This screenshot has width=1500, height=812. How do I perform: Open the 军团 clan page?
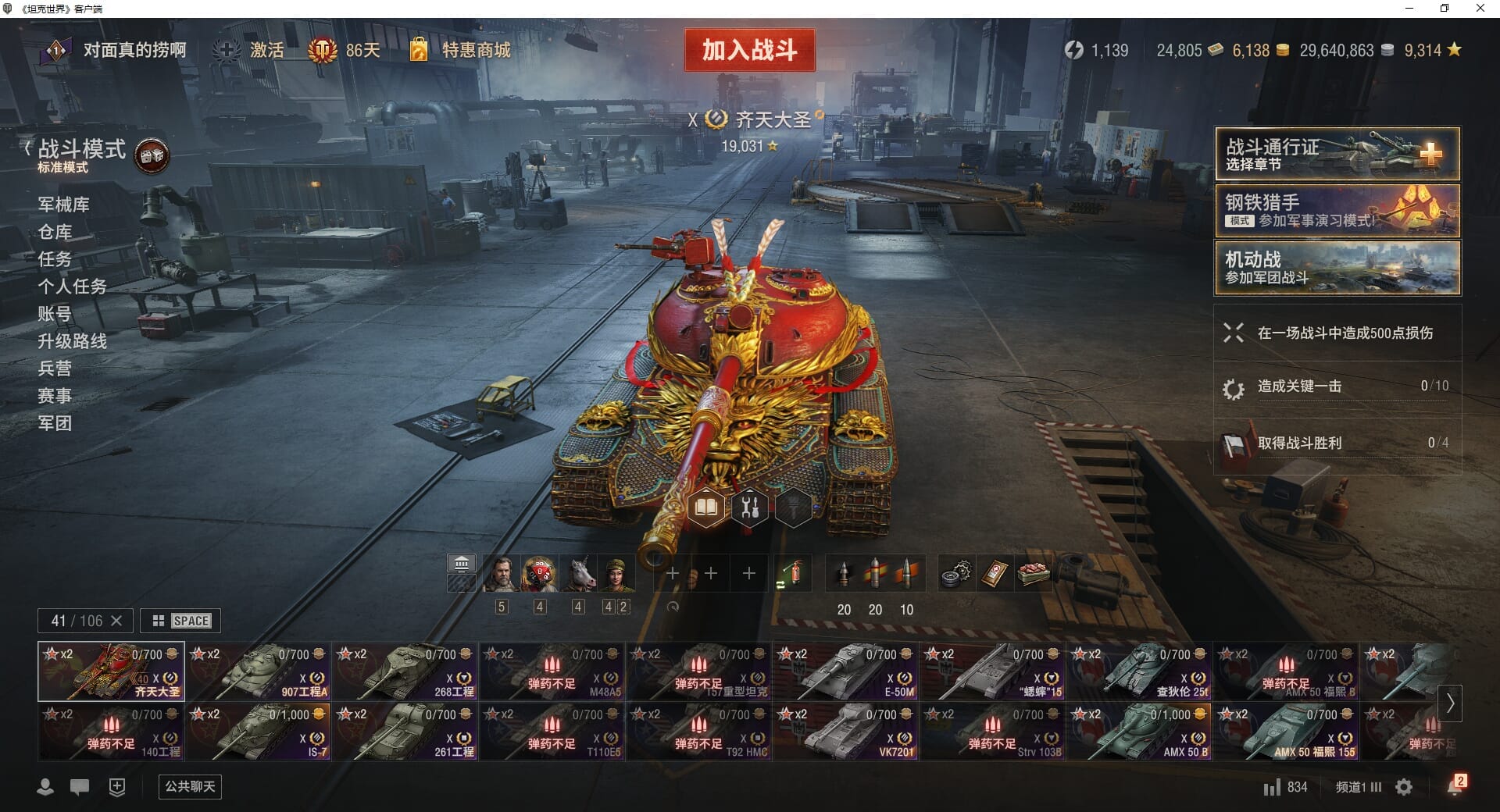55,423
